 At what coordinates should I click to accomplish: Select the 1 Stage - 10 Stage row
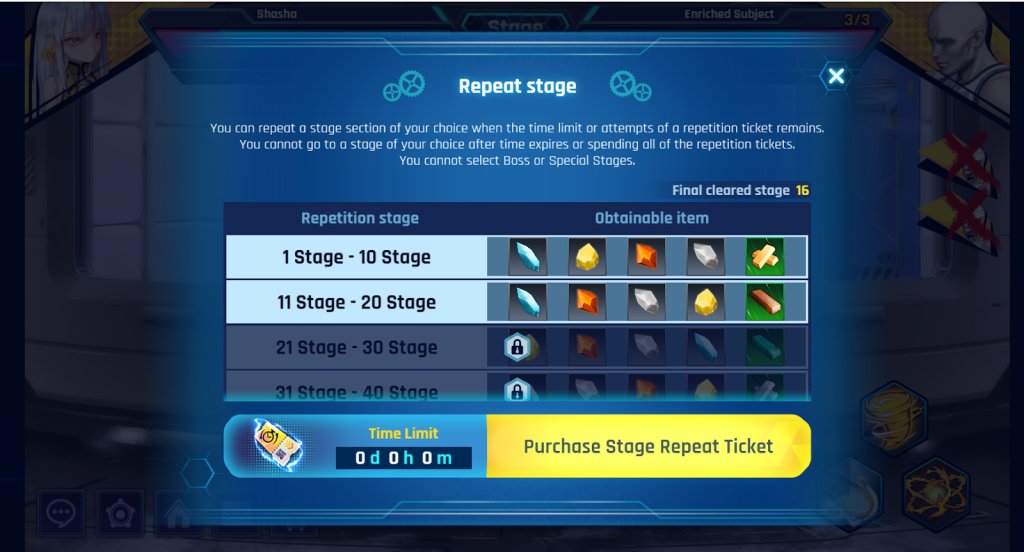tap(356, 257)
